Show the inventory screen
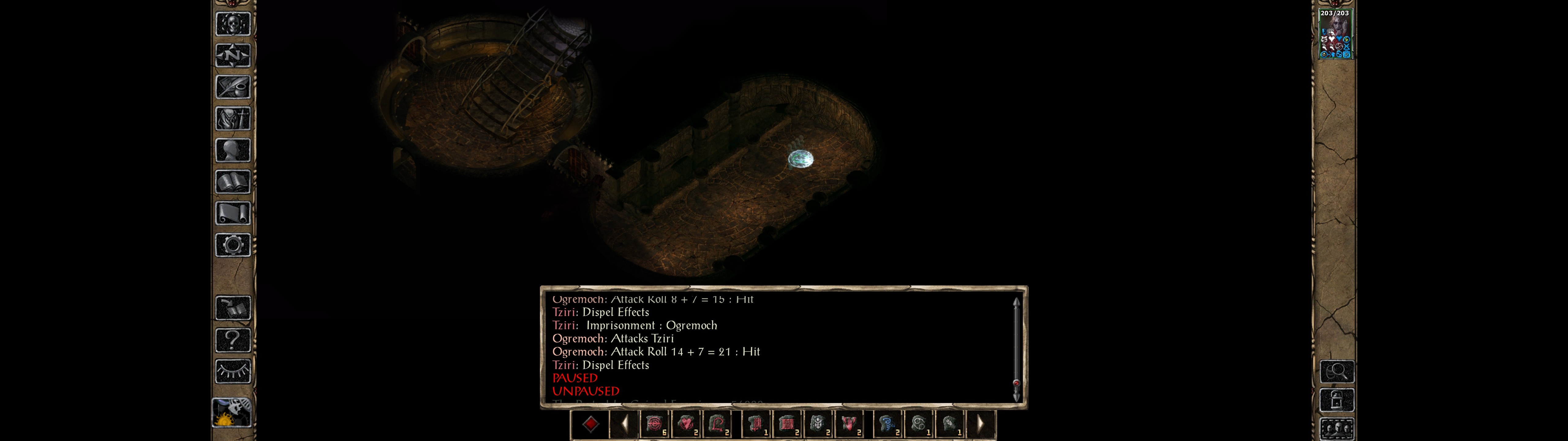Viewport: 1568px width, 441px height. pyautogui.click(x=232, y=118)
